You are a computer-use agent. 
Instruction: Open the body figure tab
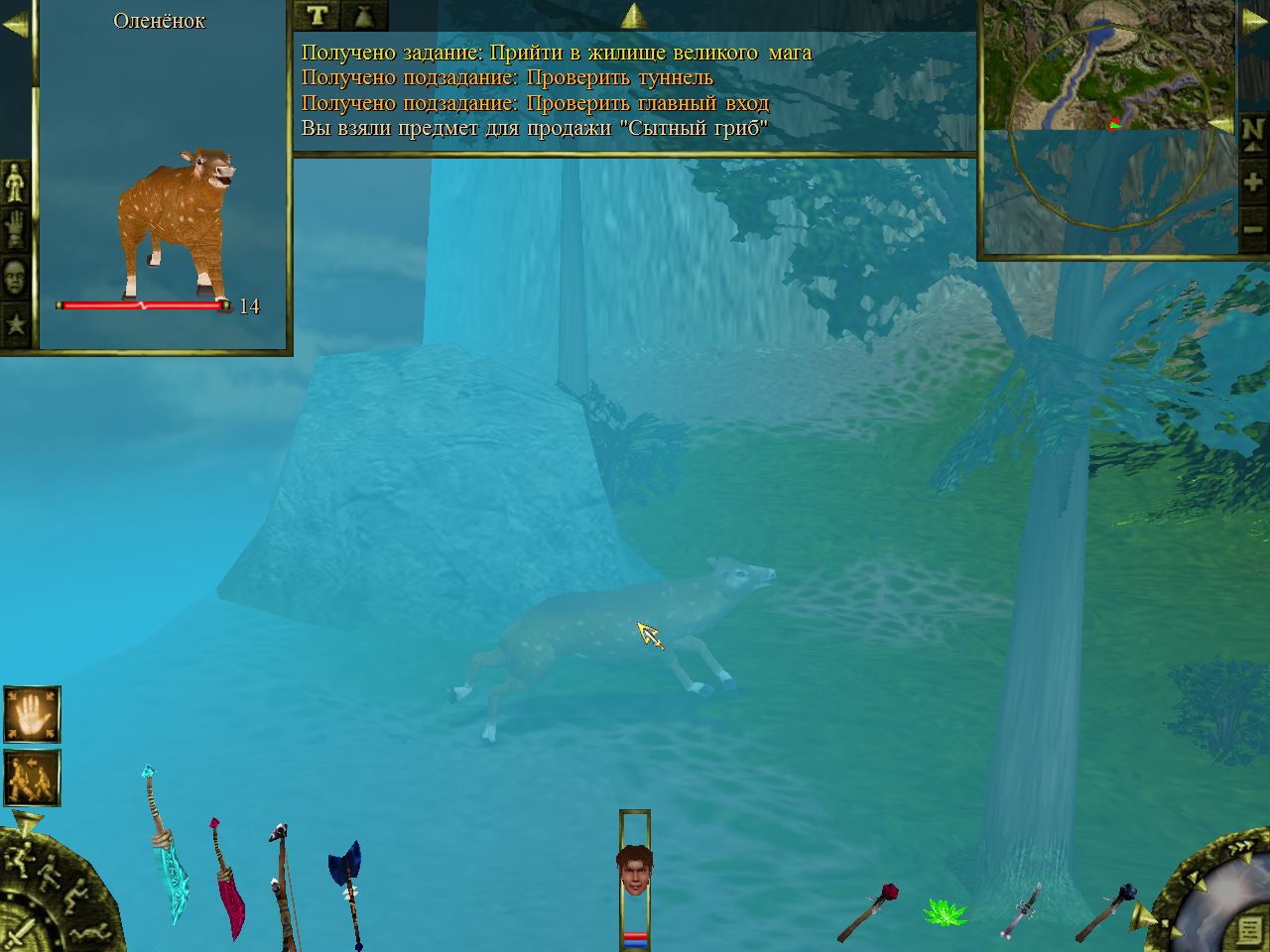coord(15,181)
